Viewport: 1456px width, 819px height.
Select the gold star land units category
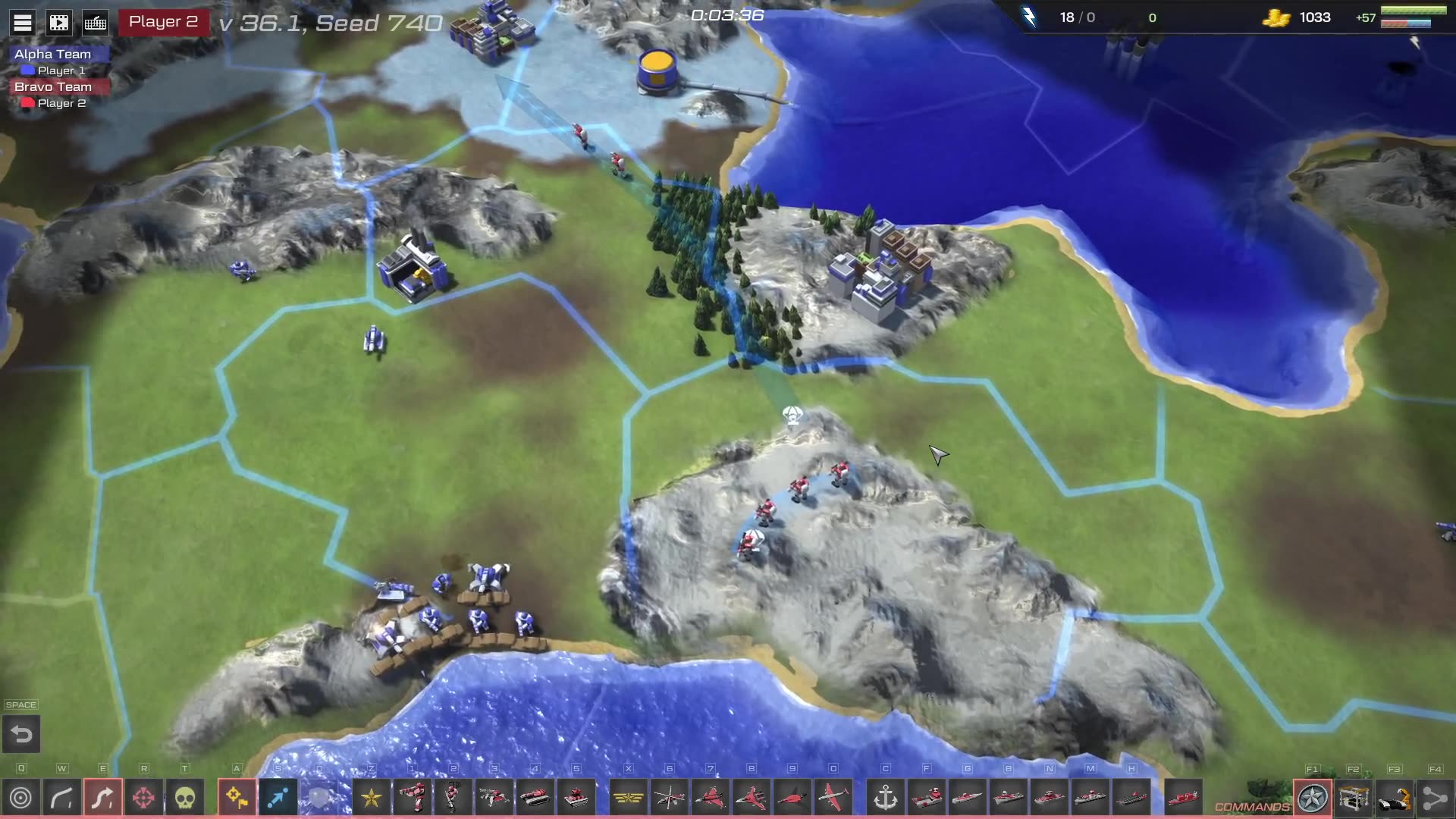pos(372,798)
